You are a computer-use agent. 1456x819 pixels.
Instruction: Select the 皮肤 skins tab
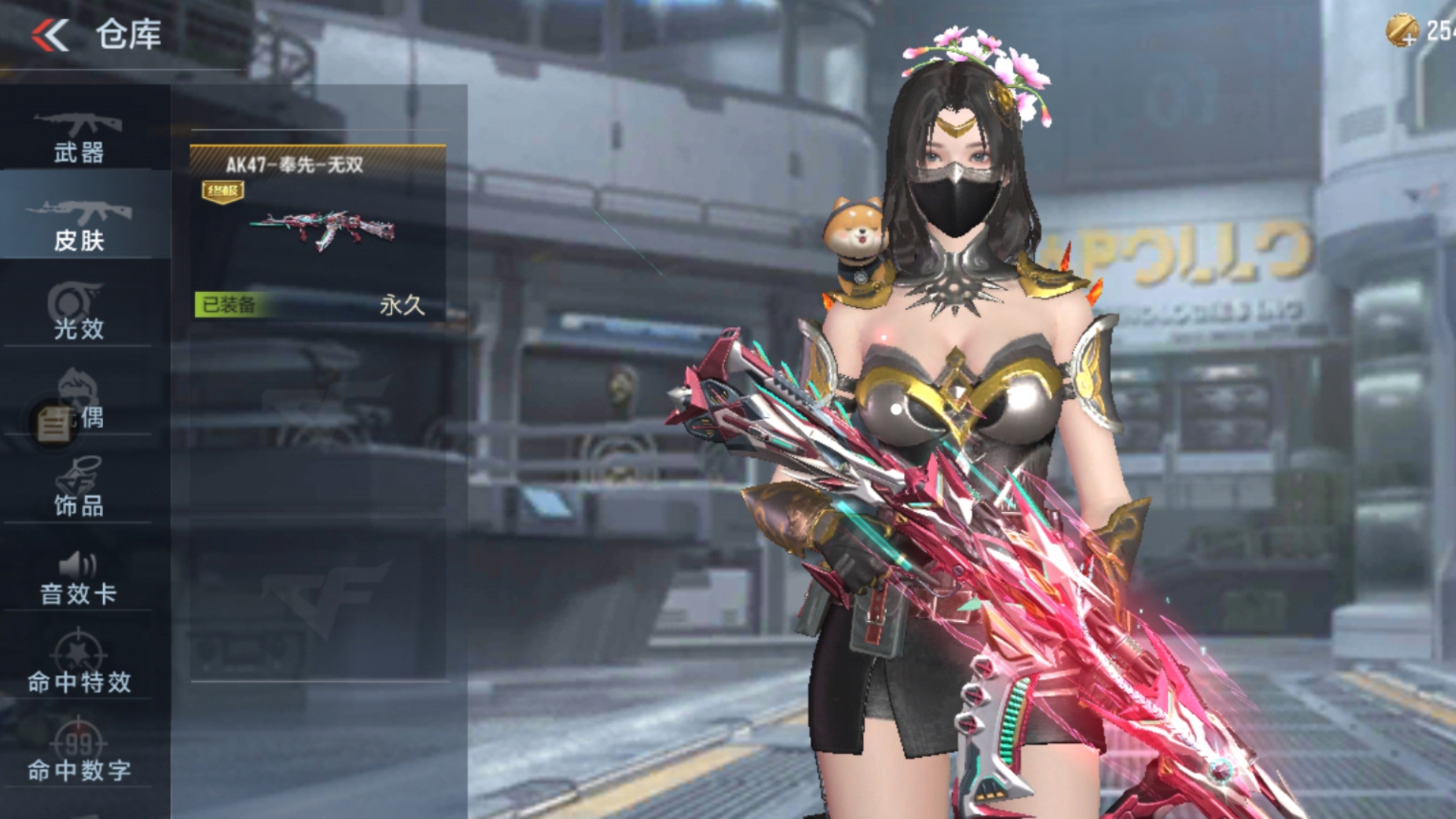click(79, 225)
